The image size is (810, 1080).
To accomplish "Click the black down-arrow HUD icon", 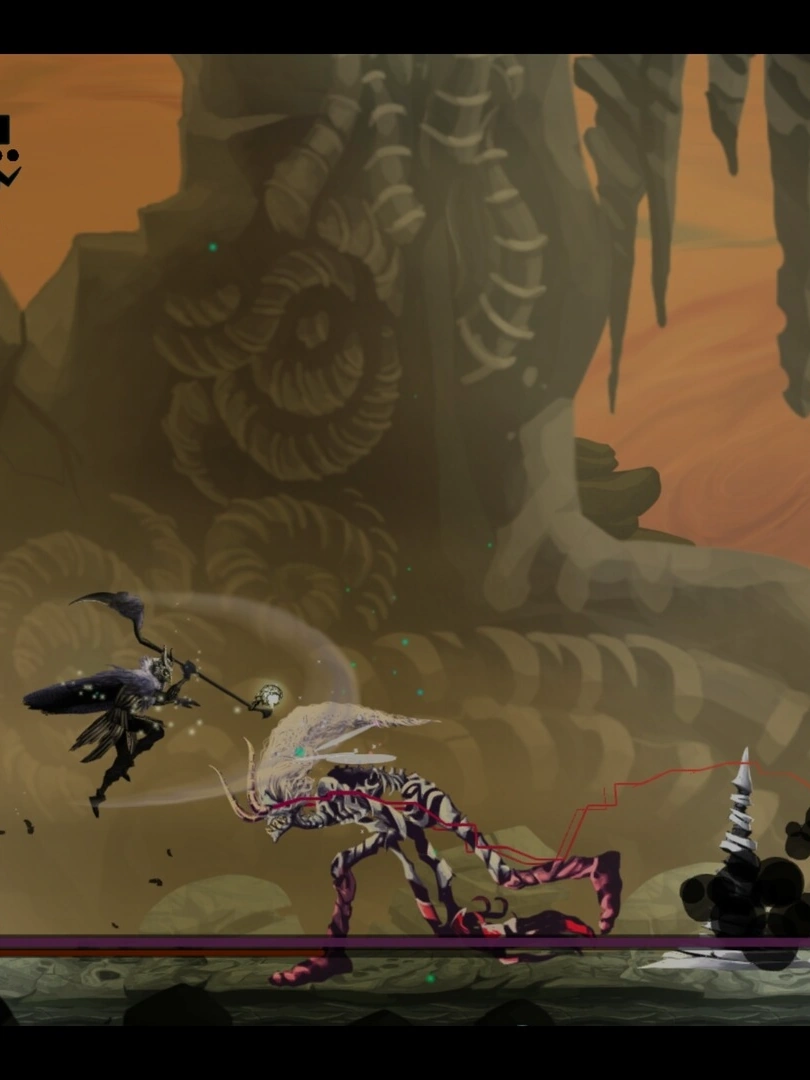I will click(8, 176).
